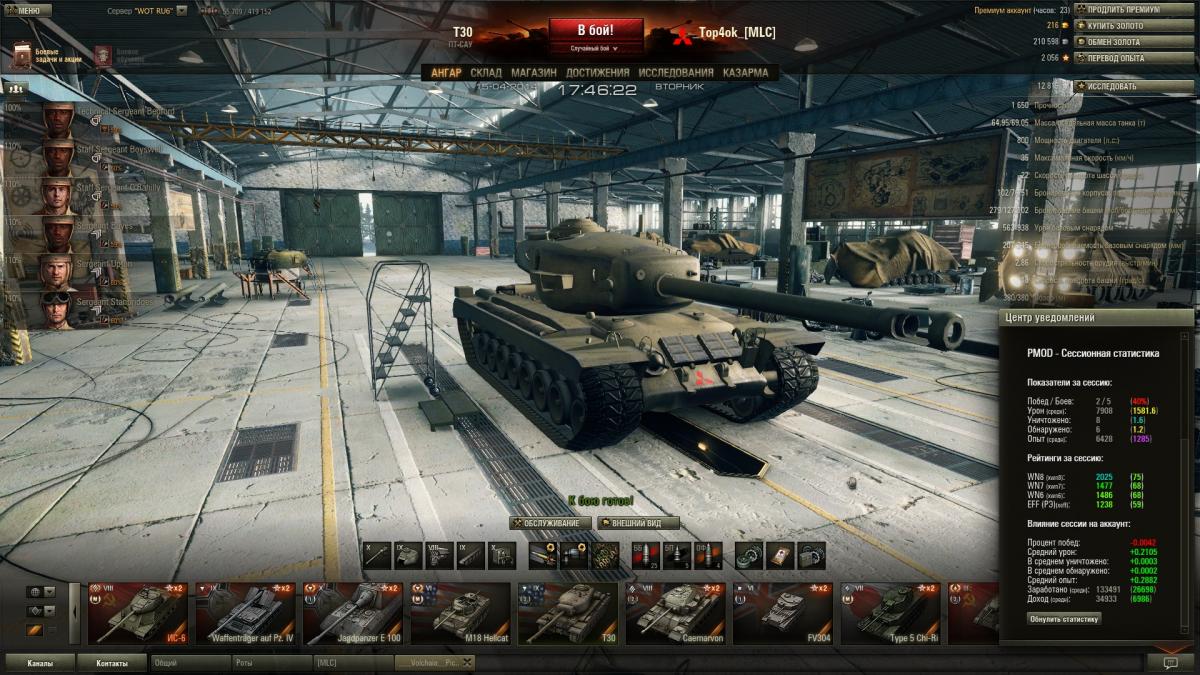Image resolution: width=1200 pixels, height=675 pixels.
Task: Open the Магазин tab
Action: point(533,73)
